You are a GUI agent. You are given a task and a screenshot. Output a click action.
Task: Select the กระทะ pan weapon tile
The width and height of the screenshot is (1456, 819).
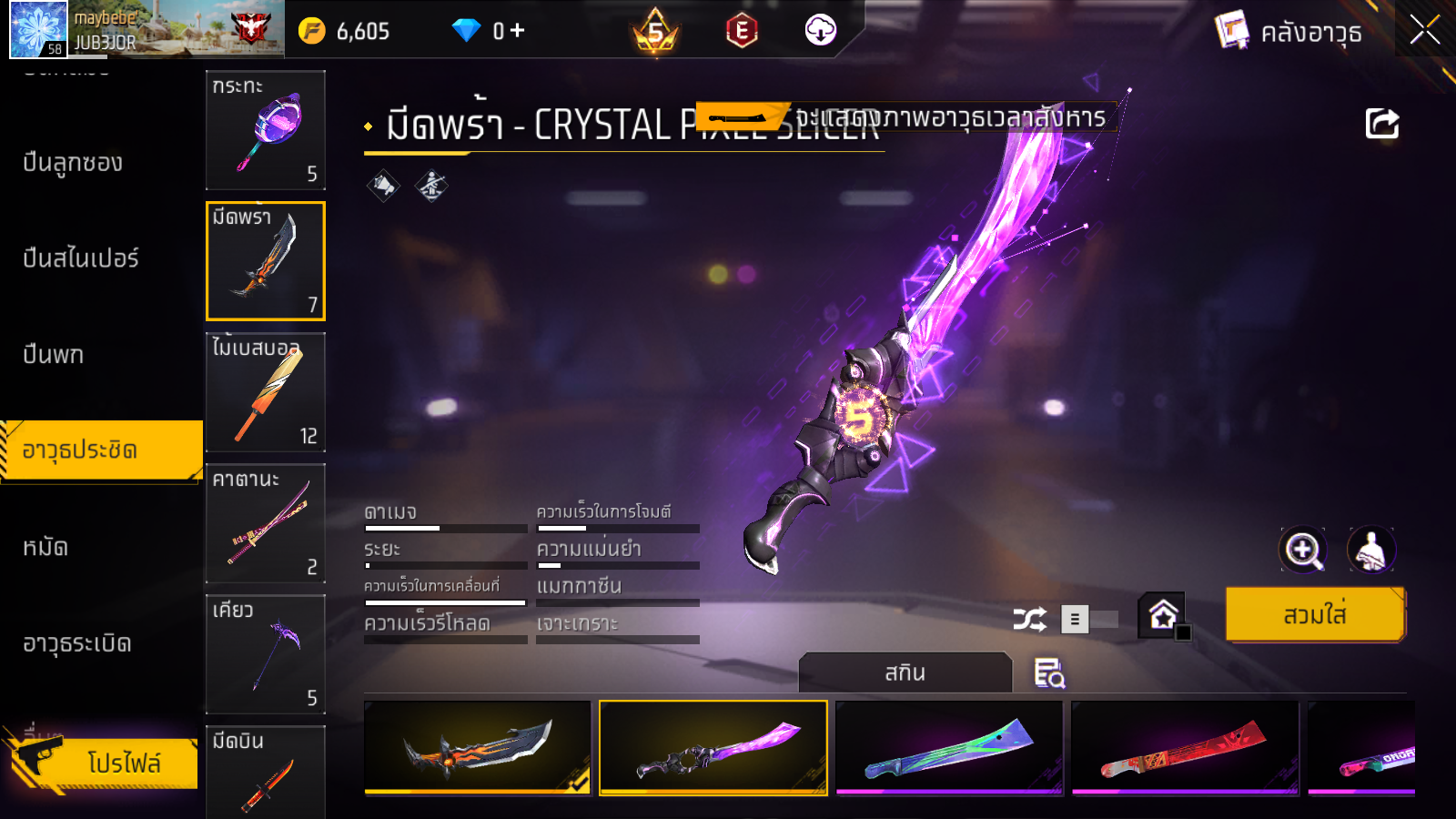pyautogui.click(x=265, y=129)
